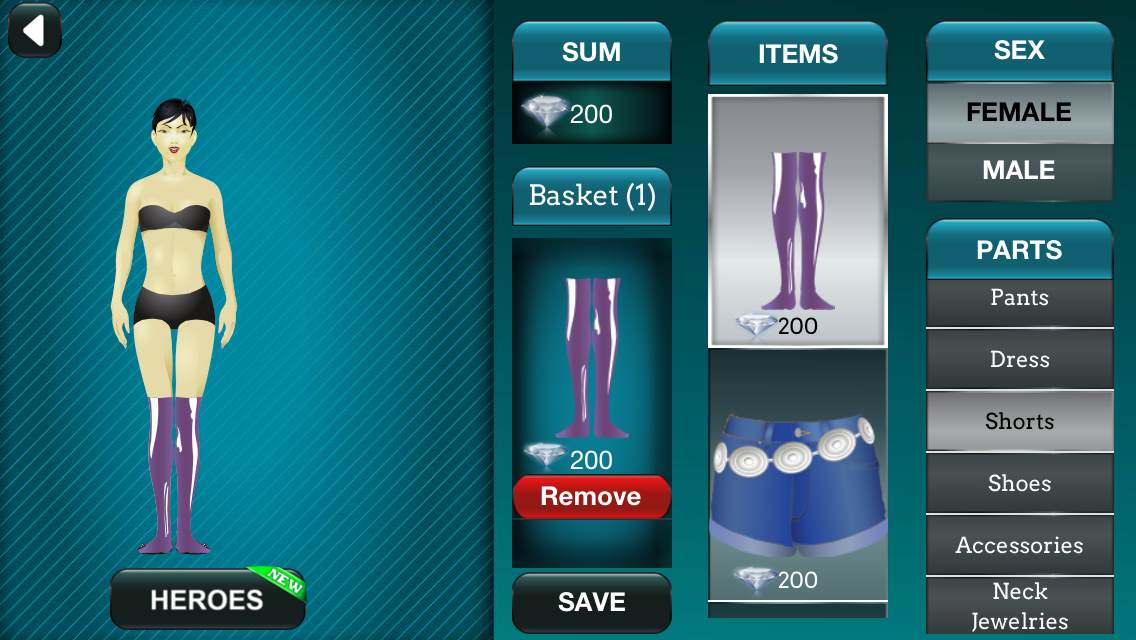Browse the Shoes category
Viewport: 1136px width, 640px height.
1019,484
